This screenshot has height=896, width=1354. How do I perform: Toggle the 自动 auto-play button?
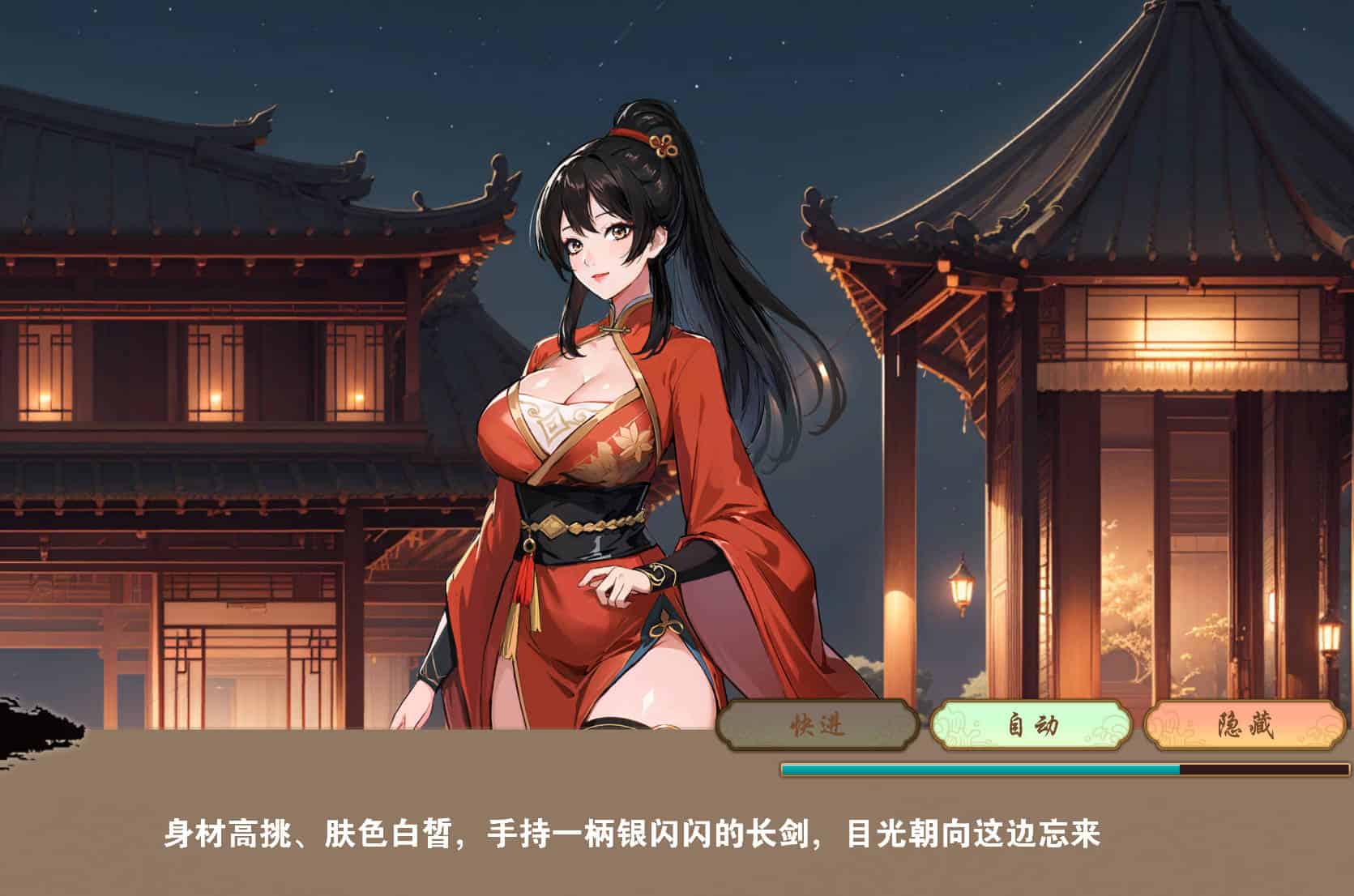pos(1031,725)
